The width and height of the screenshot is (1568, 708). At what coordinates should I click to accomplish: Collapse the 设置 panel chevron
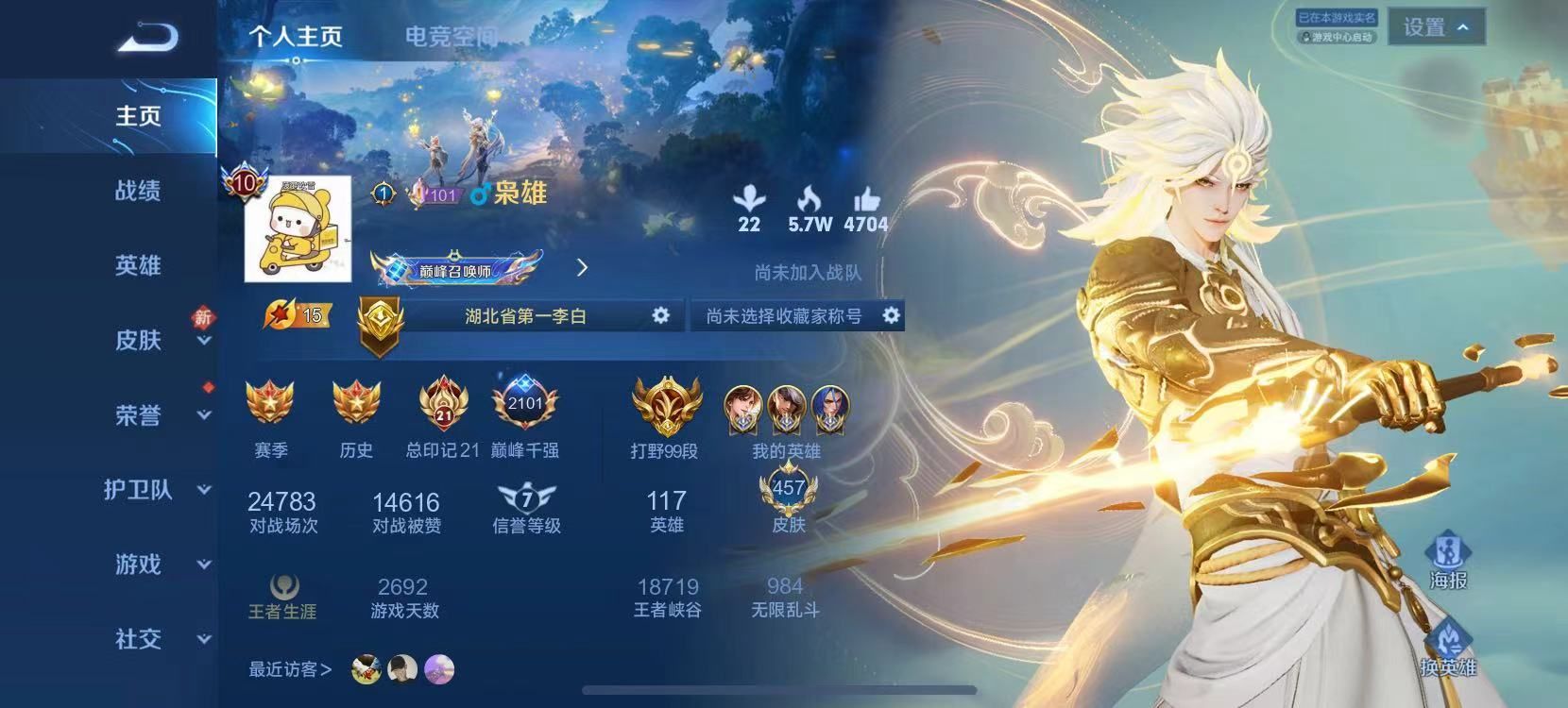pos(1459,28)
